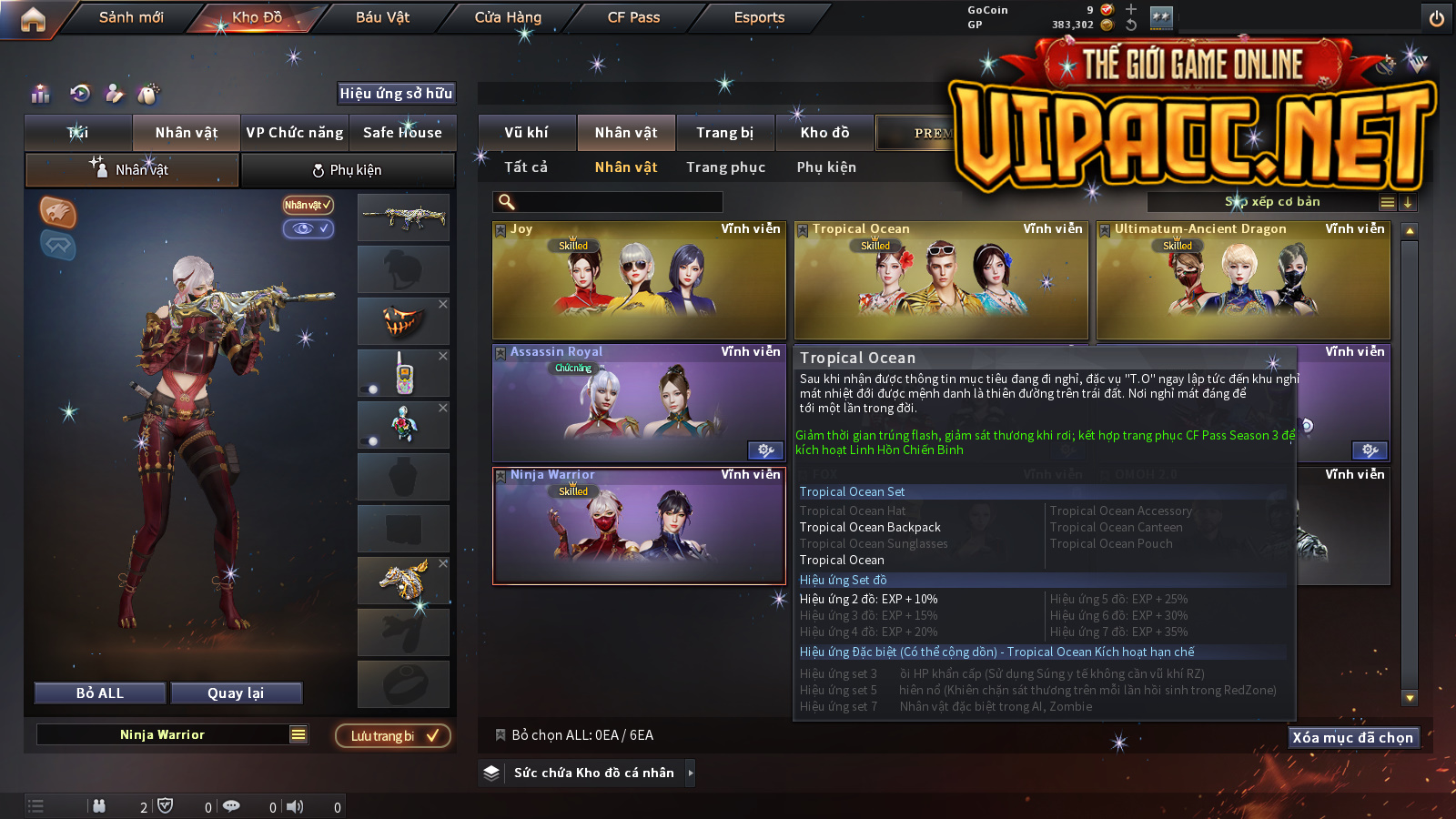Click the Quay lại back button
The image size is (1456, 819).
236,693
